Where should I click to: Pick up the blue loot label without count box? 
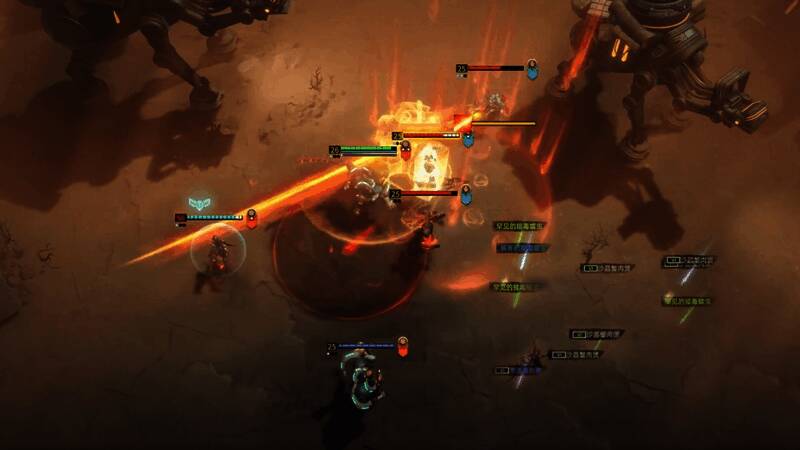pos(521,248)
